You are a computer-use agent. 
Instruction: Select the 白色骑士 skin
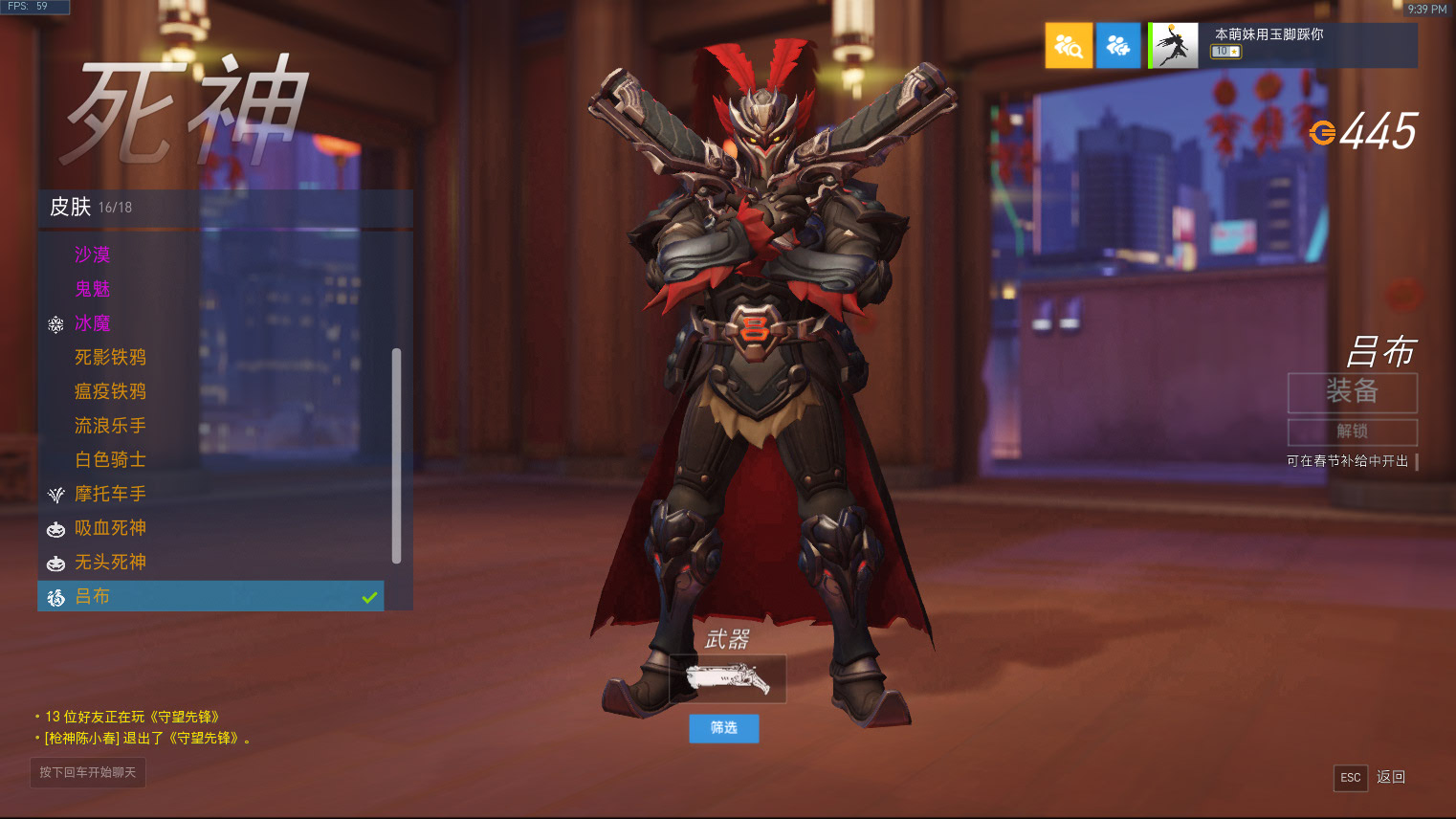(x=110, y=460)
